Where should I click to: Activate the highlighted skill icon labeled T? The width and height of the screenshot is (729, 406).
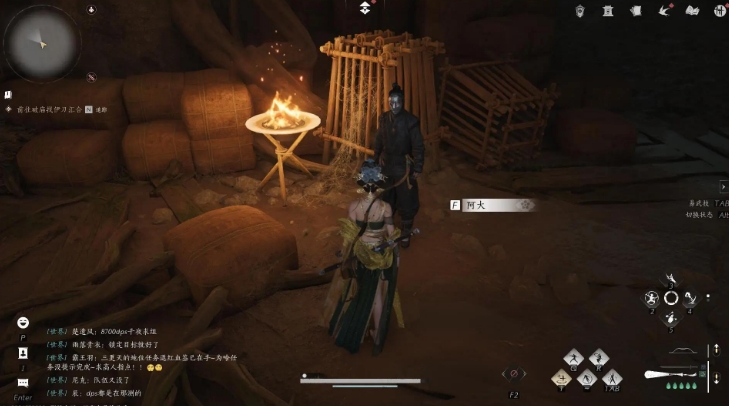(561, 378)
